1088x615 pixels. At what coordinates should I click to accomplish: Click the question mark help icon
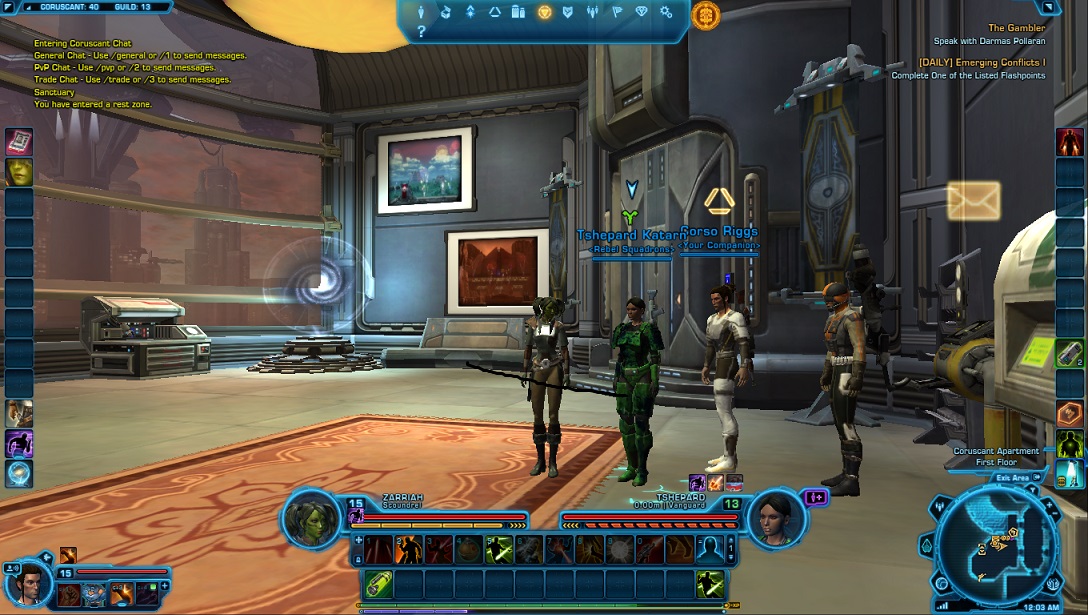(x=422, y=32)
